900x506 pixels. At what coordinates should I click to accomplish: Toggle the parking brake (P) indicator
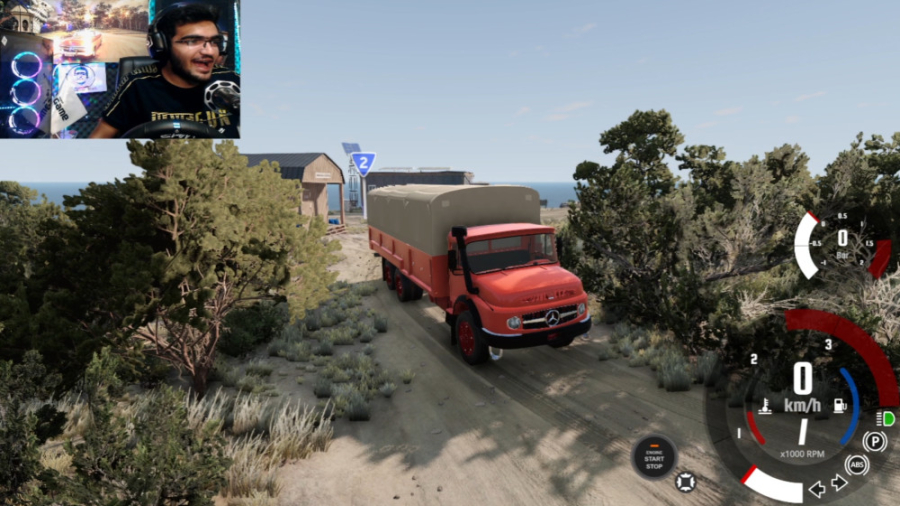(875, 441)
